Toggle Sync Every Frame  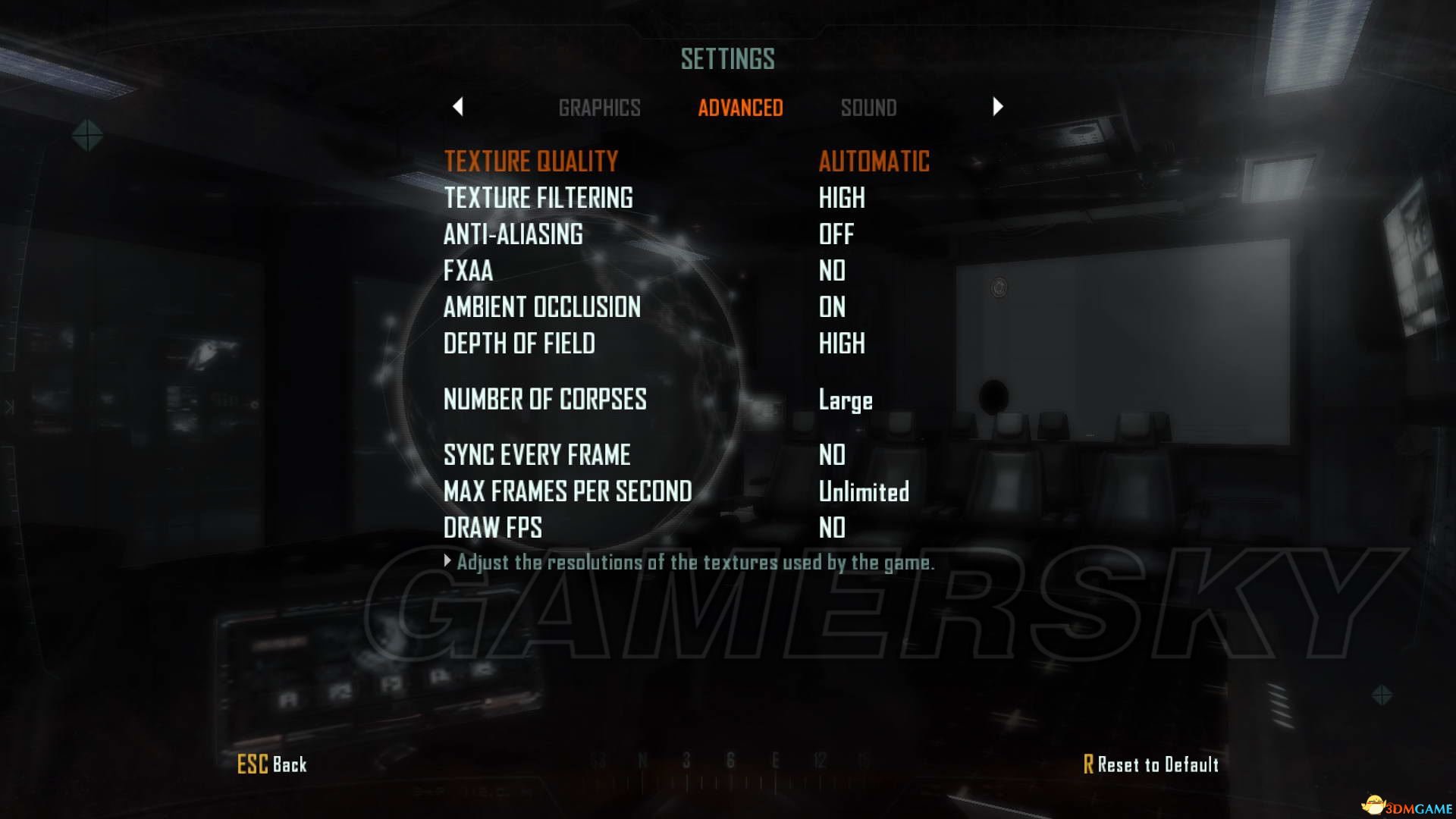[536, 455]
